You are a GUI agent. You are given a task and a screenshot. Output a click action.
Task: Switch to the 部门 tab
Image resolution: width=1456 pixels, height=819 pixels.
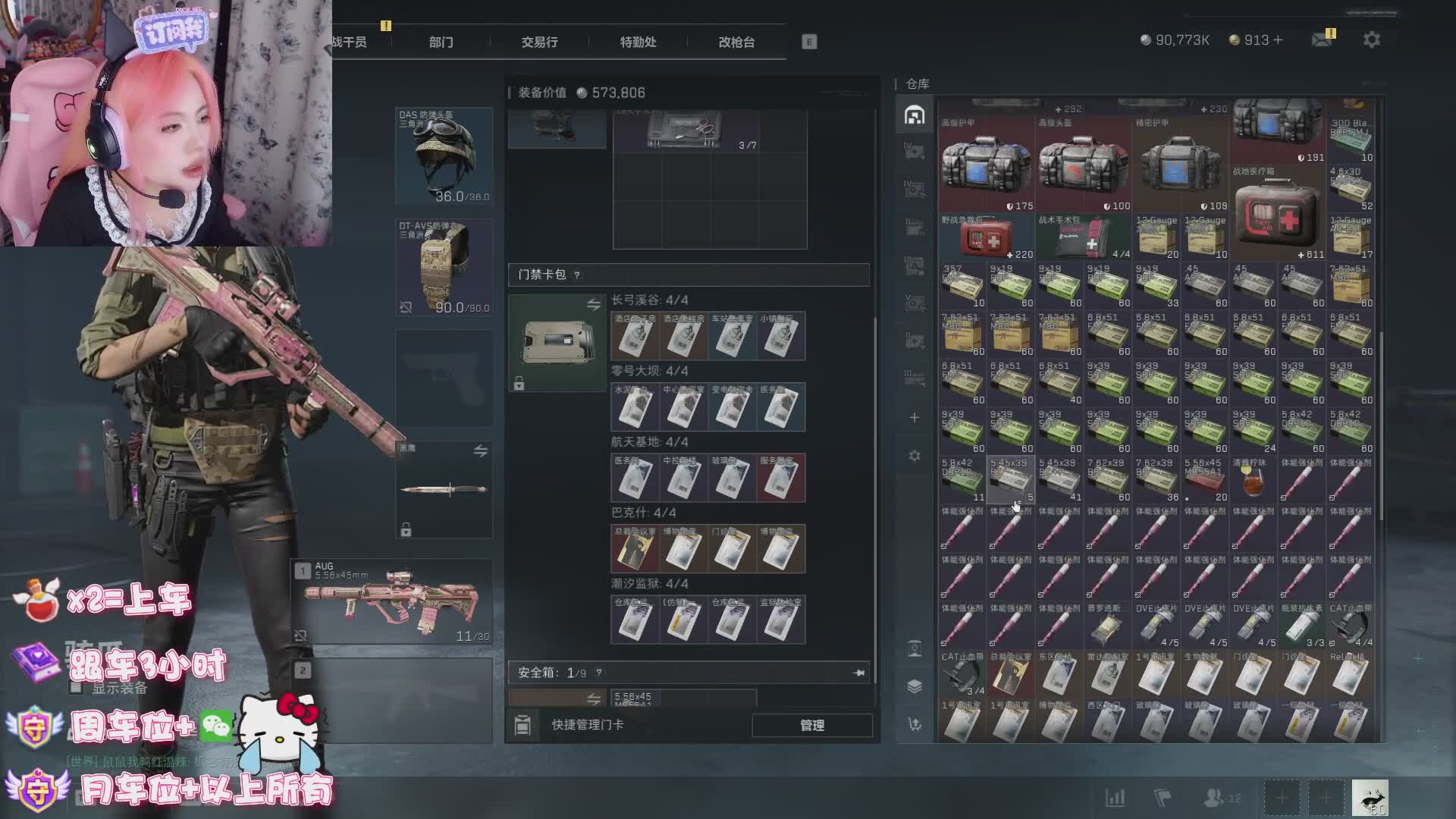441,42
